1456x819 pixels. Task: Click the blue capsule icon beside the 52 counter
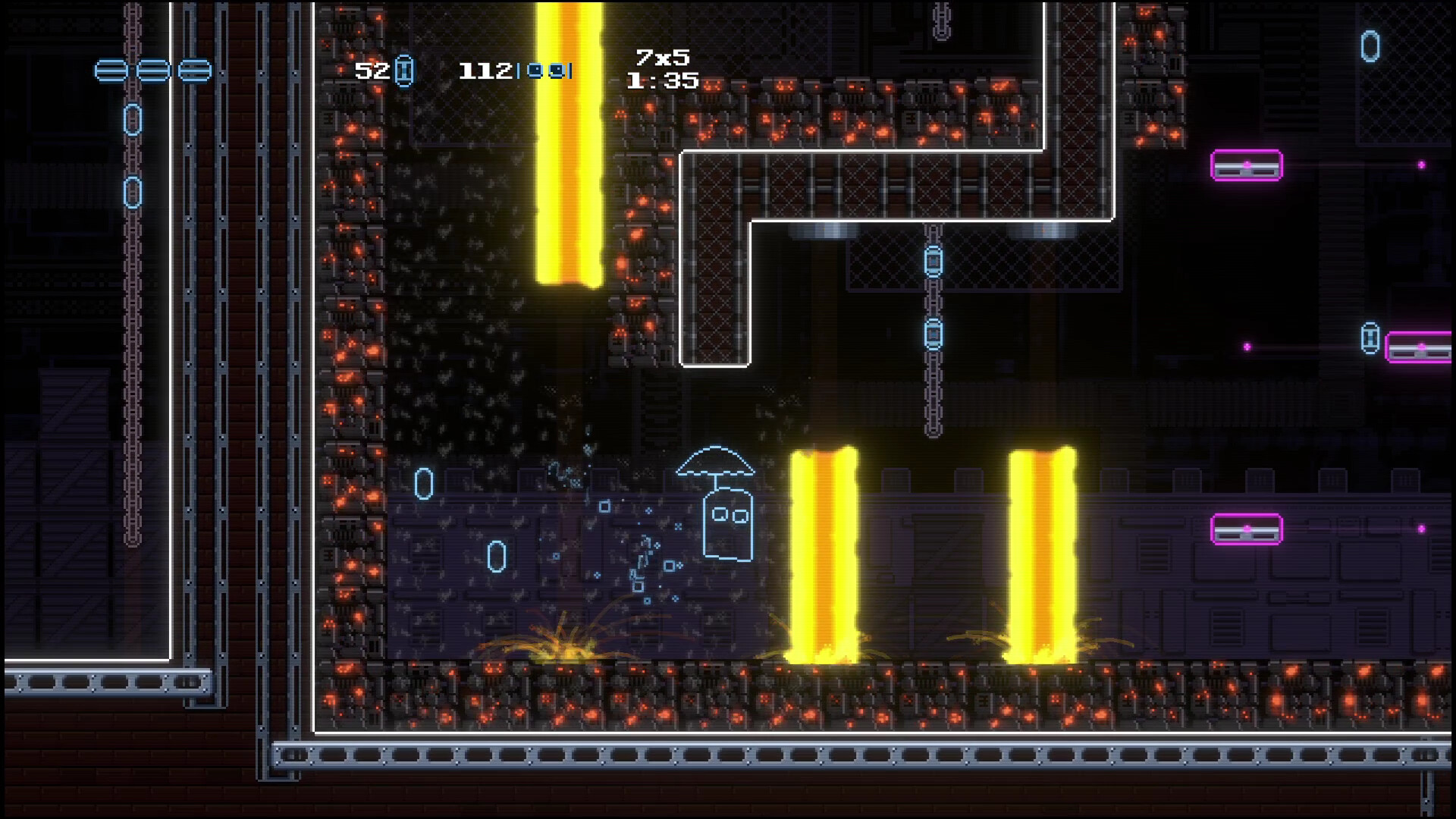tap(404, 72)
